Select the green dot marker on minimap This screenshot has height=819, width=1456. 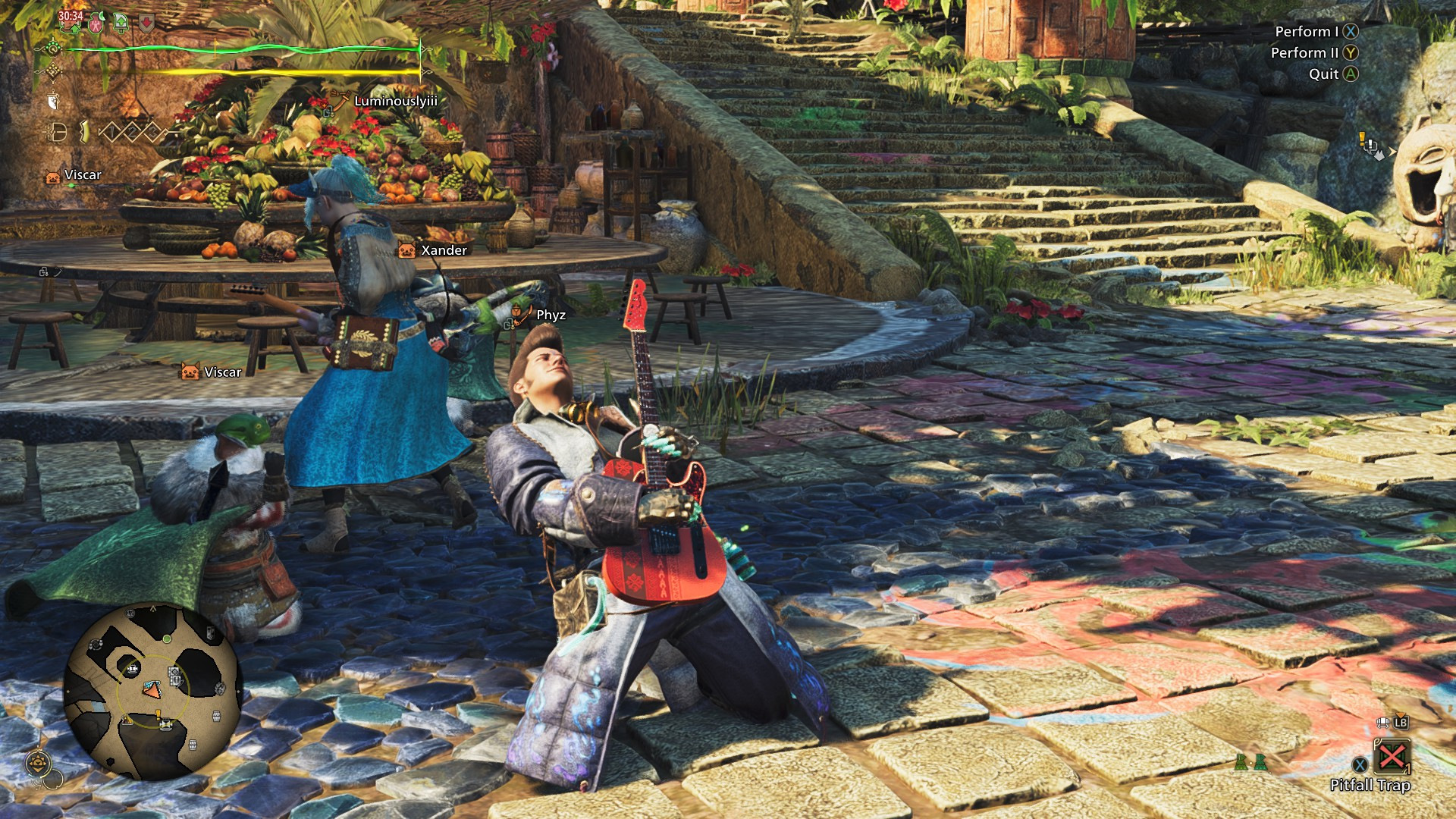(x=166, y=639)
